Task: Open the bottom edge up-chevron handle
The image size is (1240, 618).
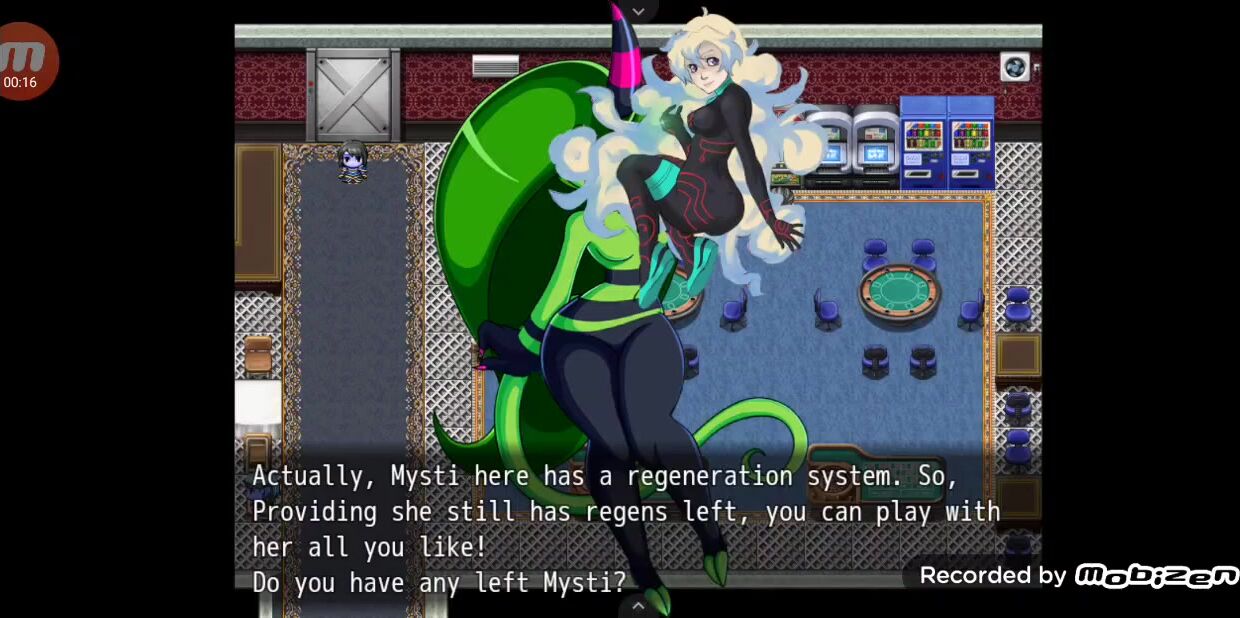Action: coord(638,605)
